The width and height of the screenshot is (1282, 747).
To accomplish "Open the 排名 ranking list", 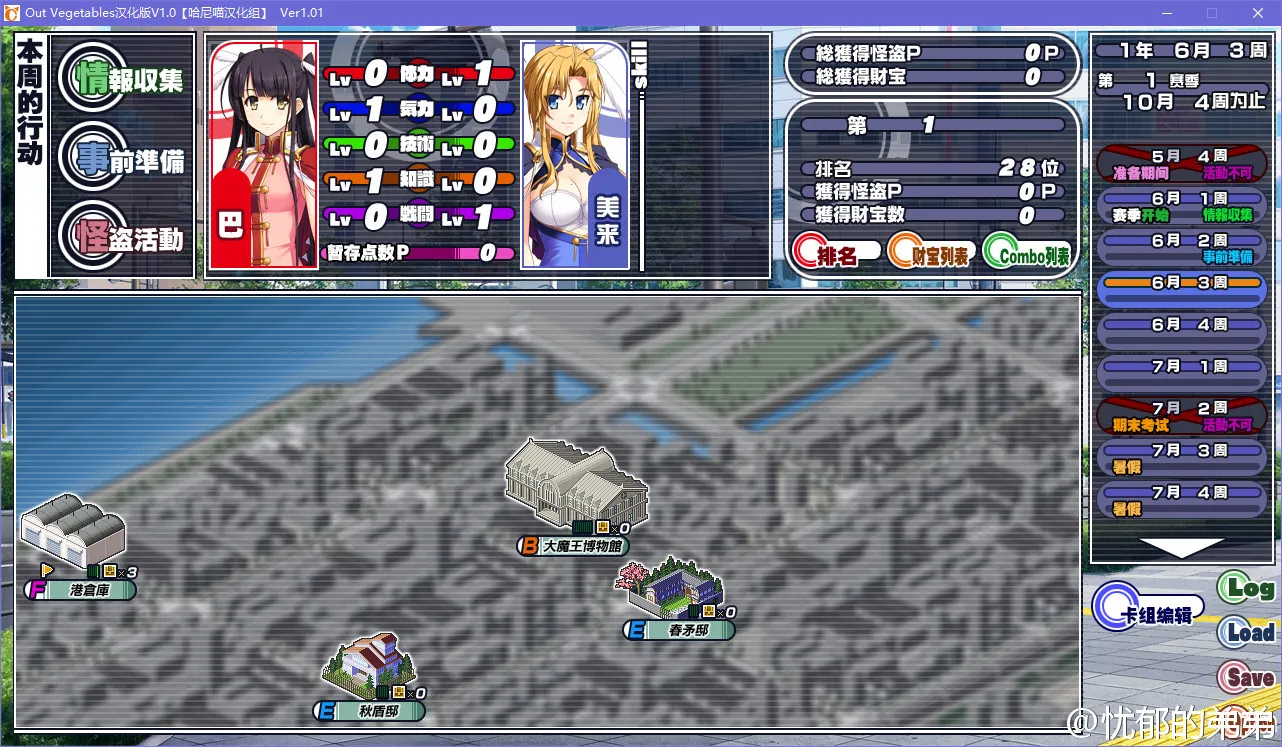I will tap(836, 254).
